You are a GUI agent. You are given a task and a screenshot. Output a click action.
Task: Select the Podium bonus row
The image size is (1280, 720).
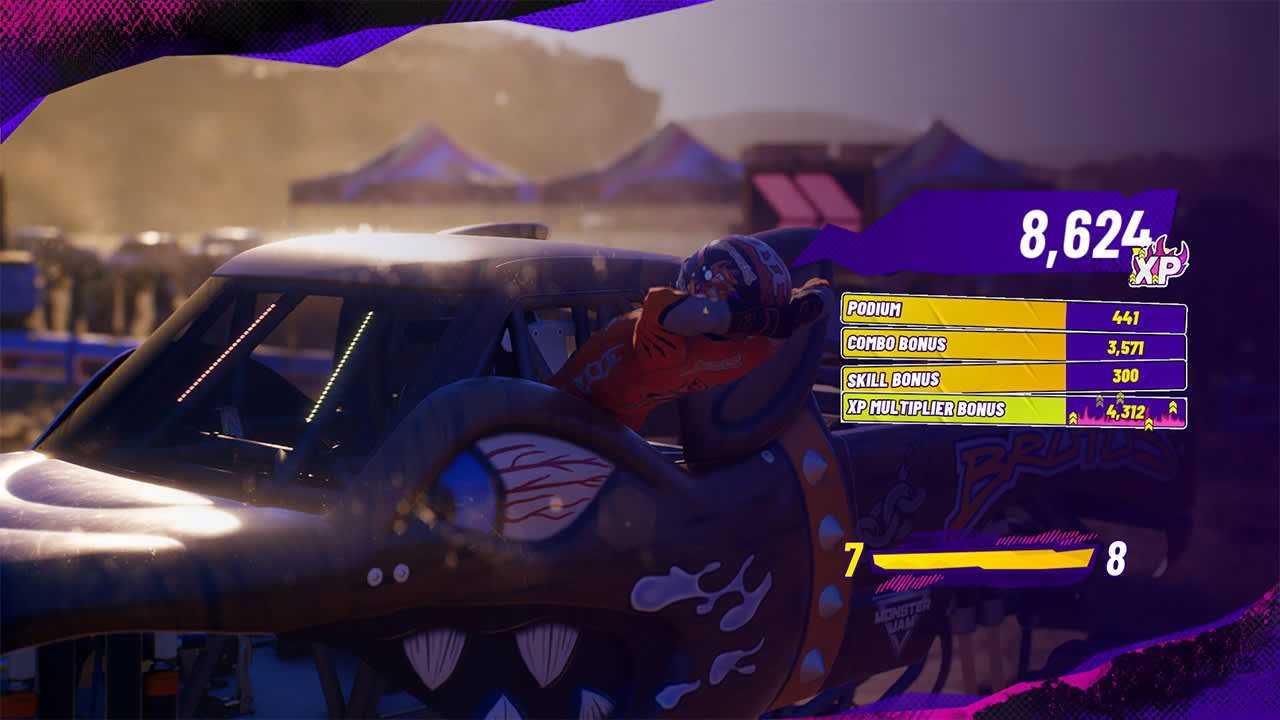1000,313
